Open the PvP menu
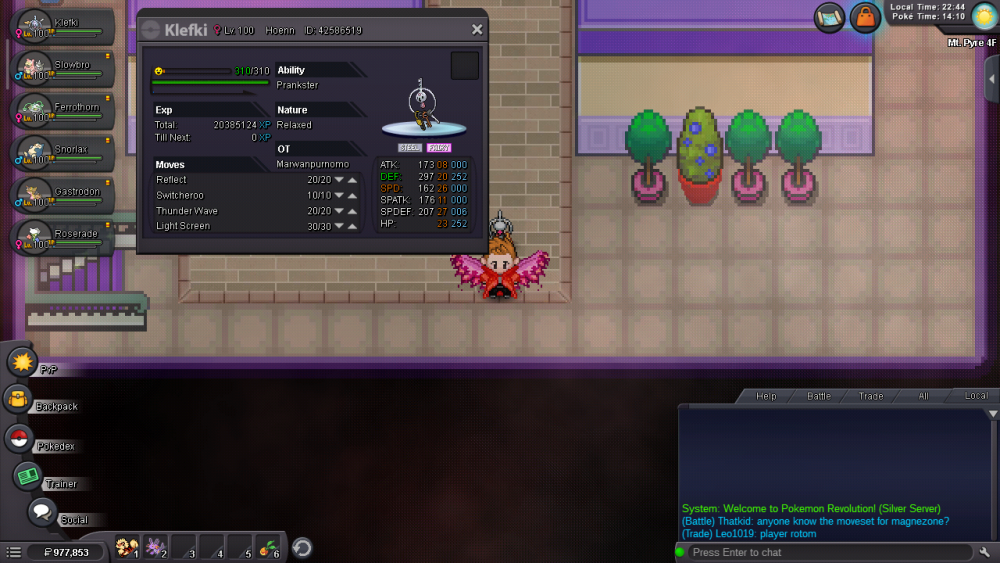 point(23,362)
